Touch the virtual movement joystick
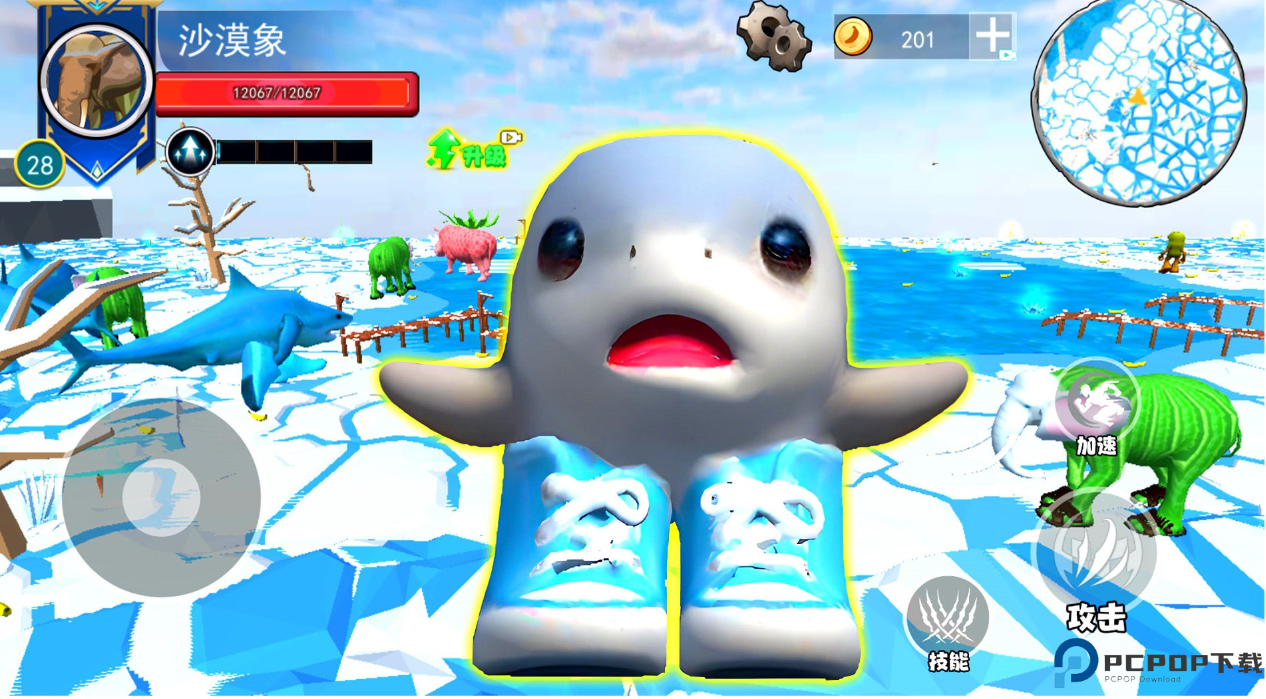The height and width of the screenshot is (699, 1266). coord(161,496)
